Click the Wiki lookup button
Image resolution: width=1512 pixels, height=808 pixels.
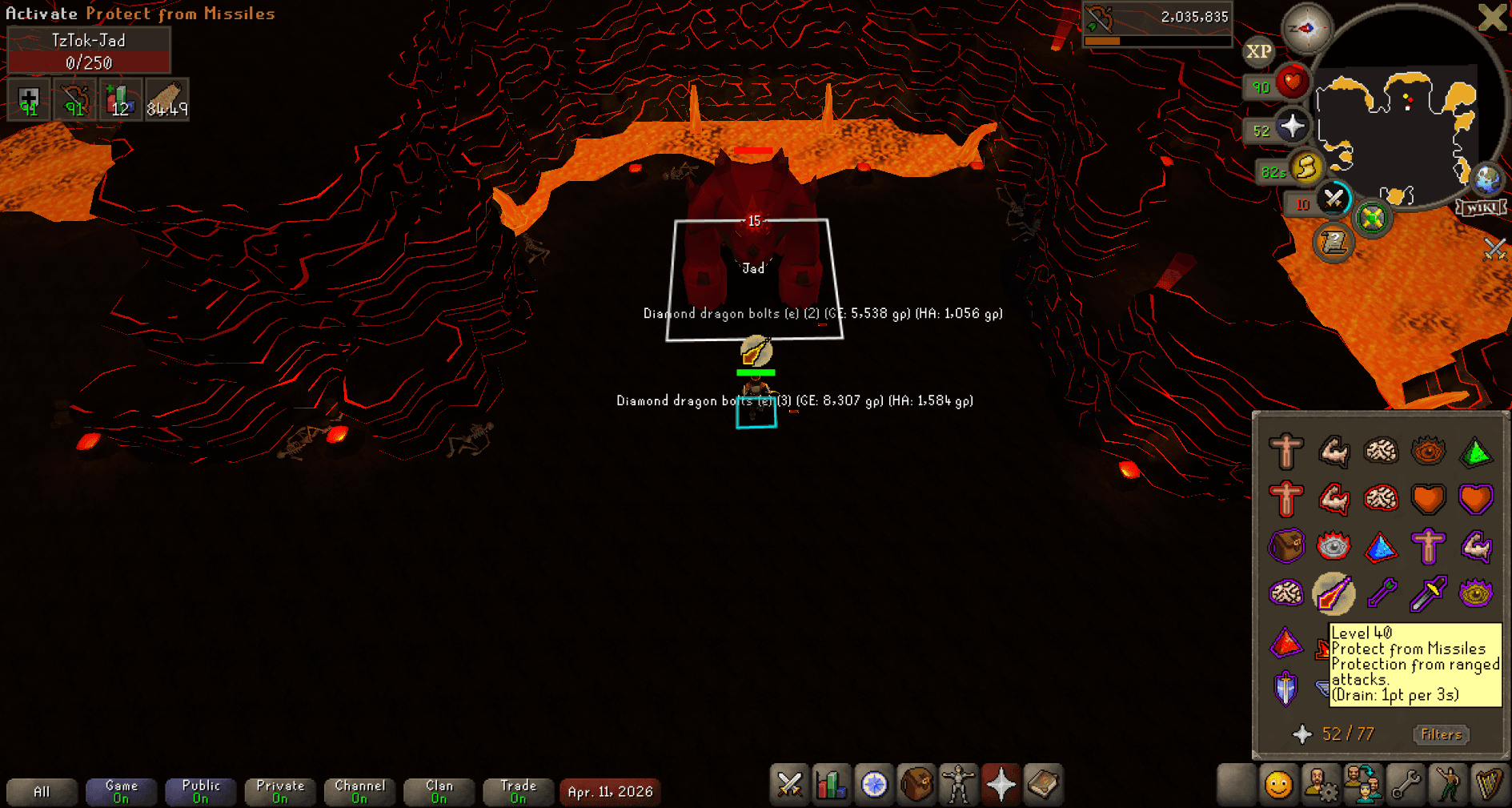point(1482,207)
